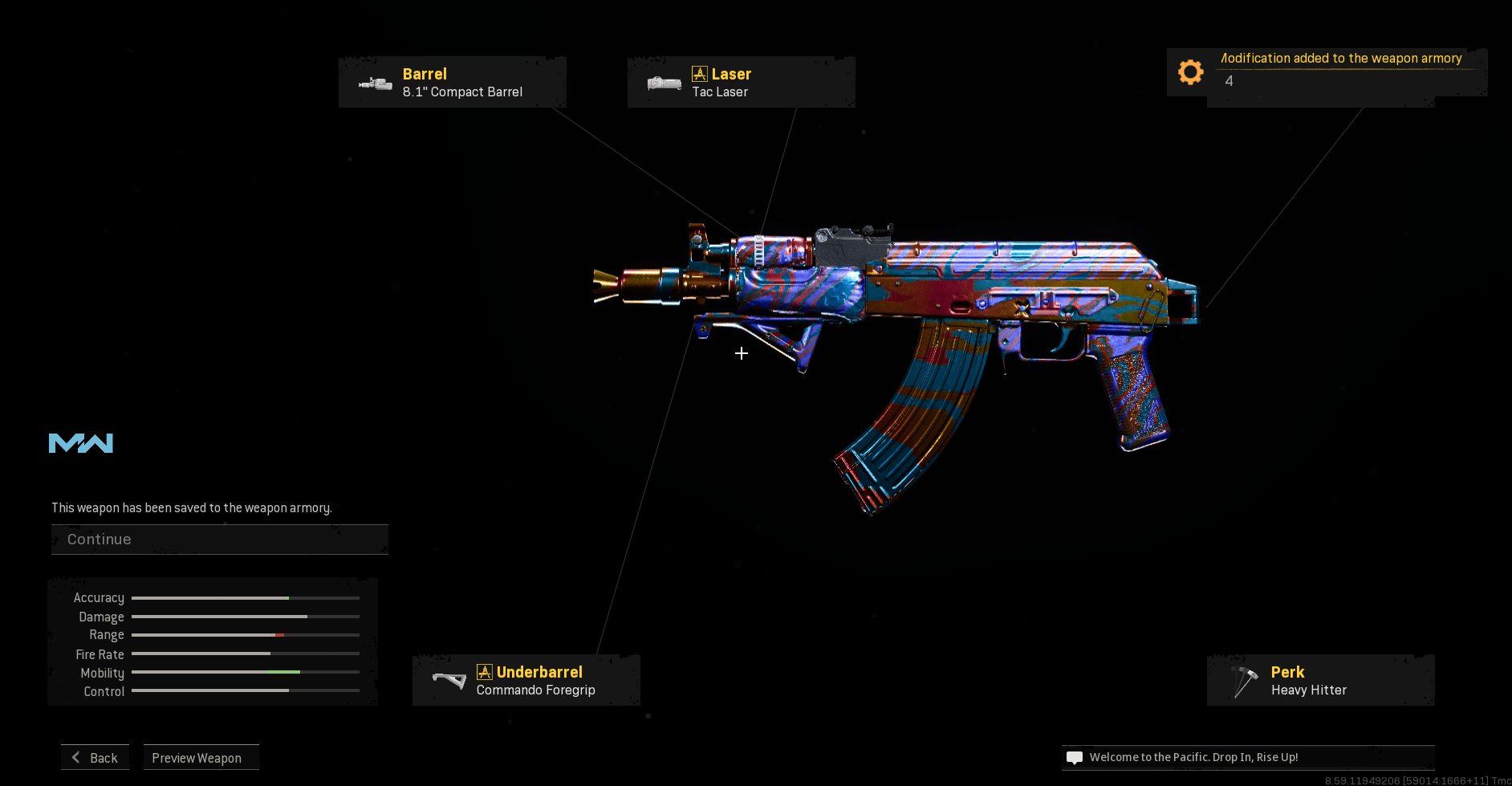This screenshot has width=1512, height=786.
Task: Open the Underbarrel Commando Foregrip slot
Action: tap(526, 680)
